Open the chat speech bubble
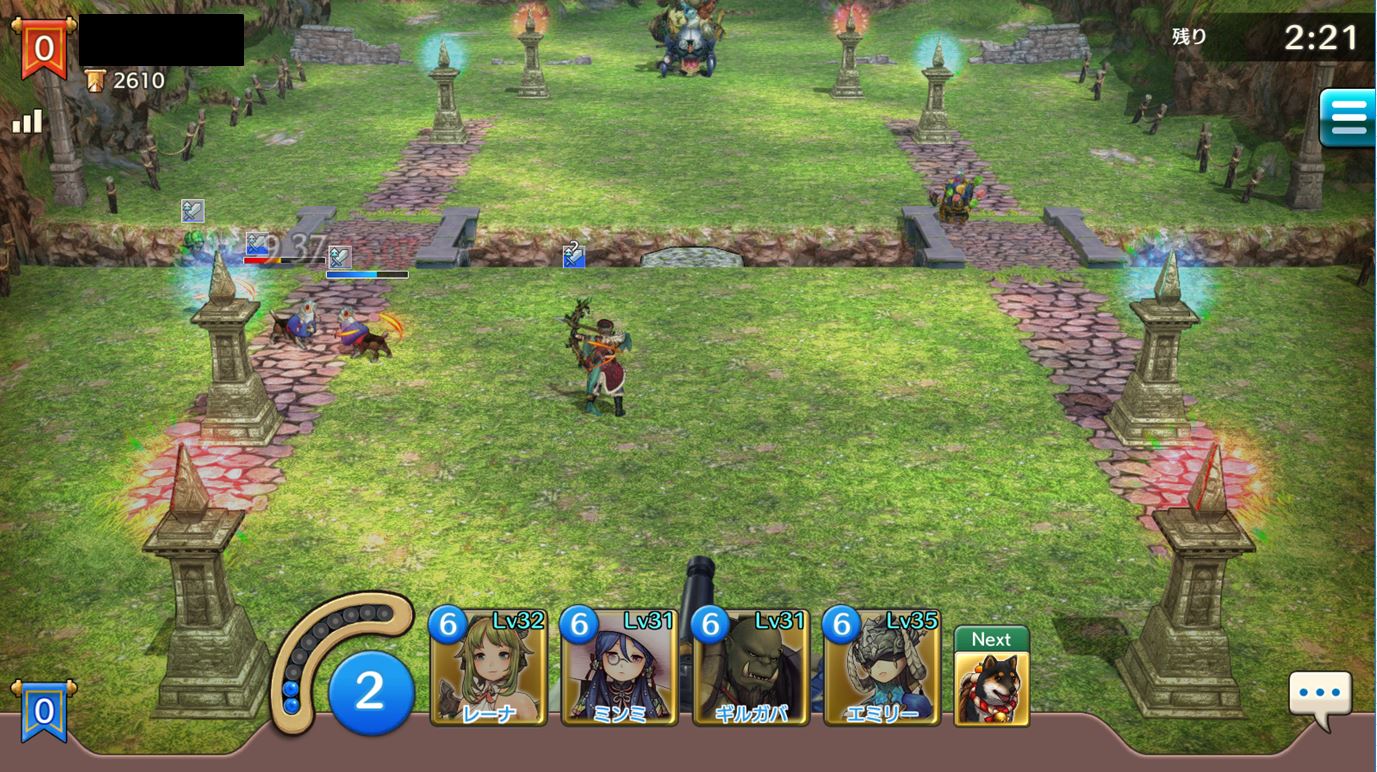 pyautogui.click(x=1320, y=696)
